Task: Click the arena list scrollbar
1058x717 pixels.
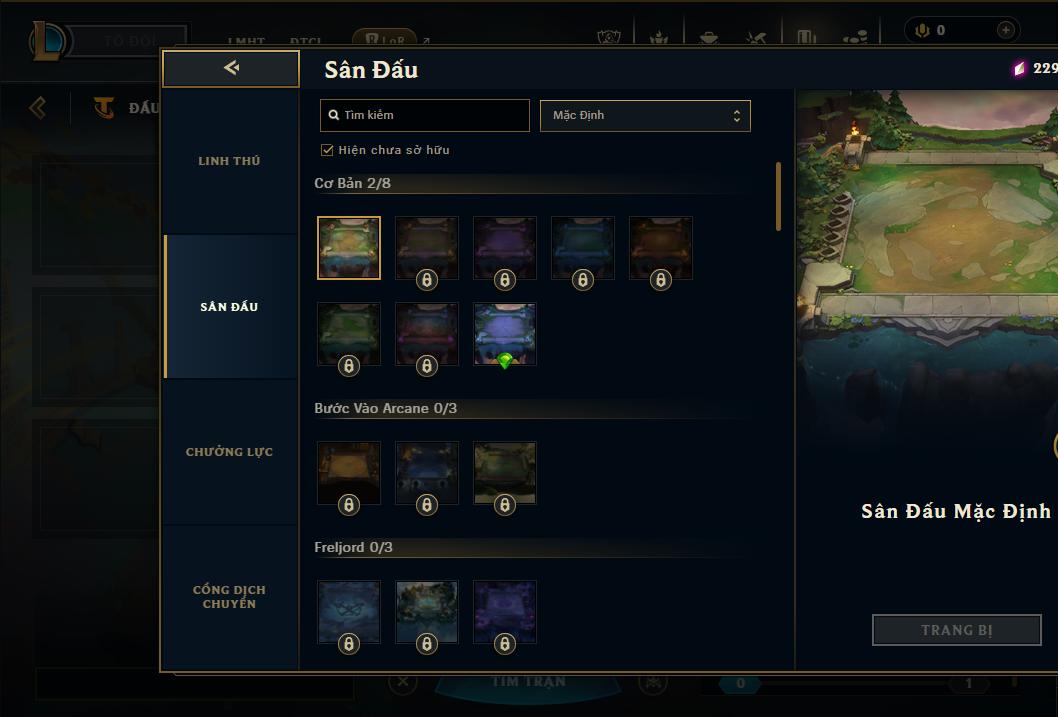Action: point(778,196)
